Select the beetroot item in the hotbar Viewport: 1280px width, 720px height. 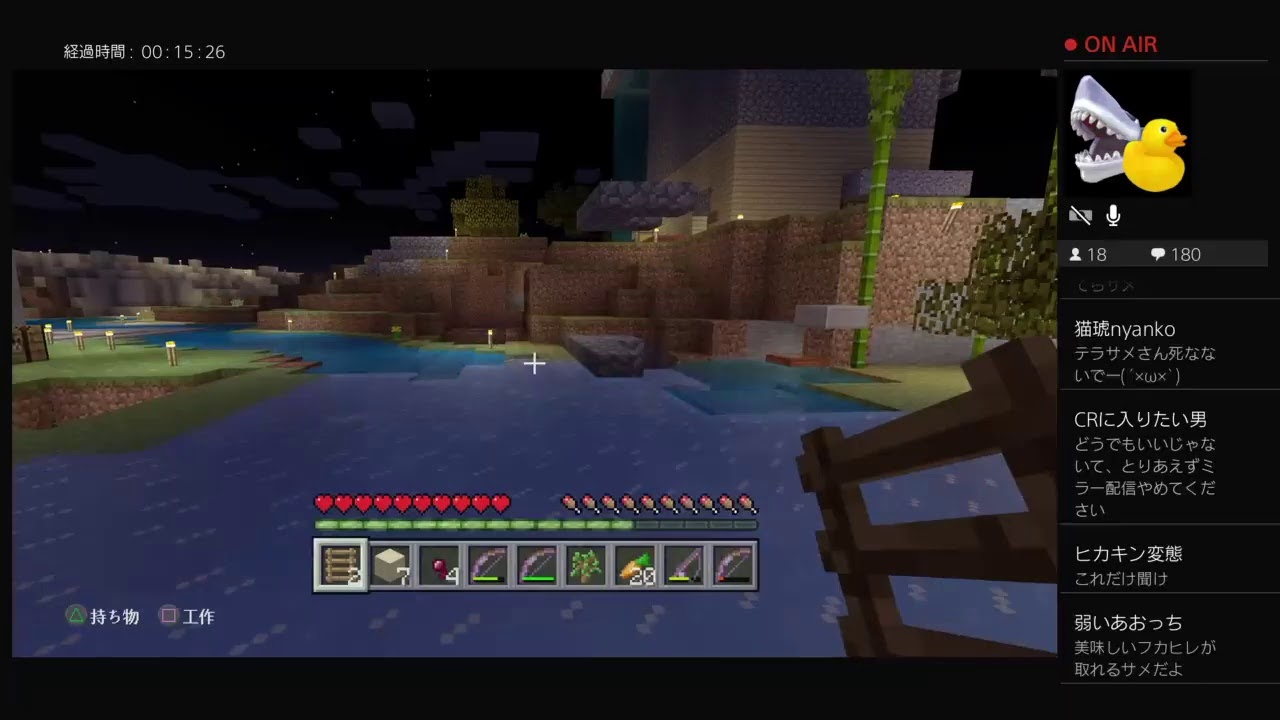coord(439,565)
